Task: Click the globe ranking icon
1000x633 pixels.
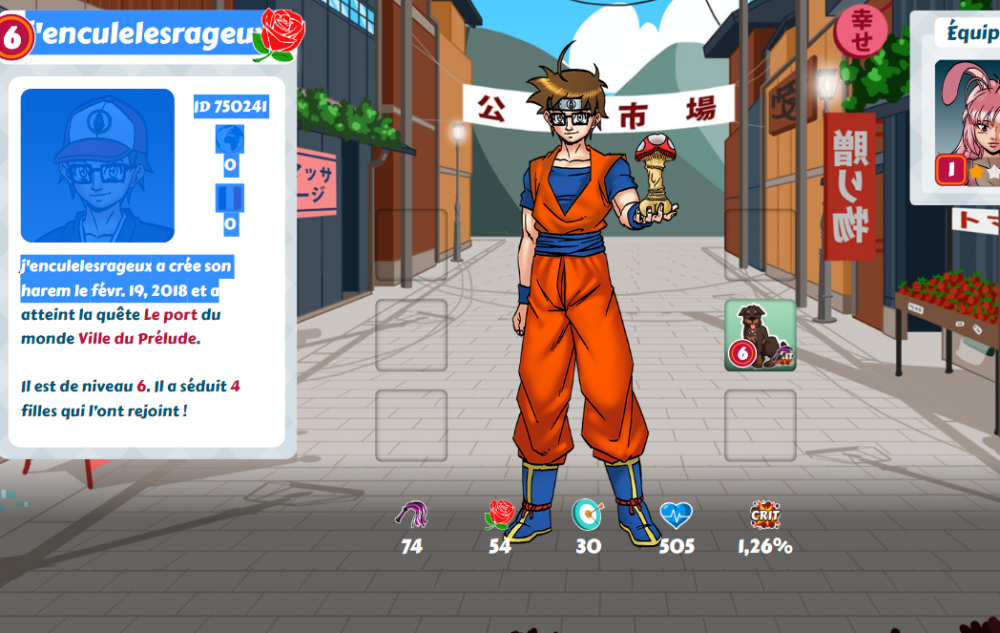Action: coord(230,139)
